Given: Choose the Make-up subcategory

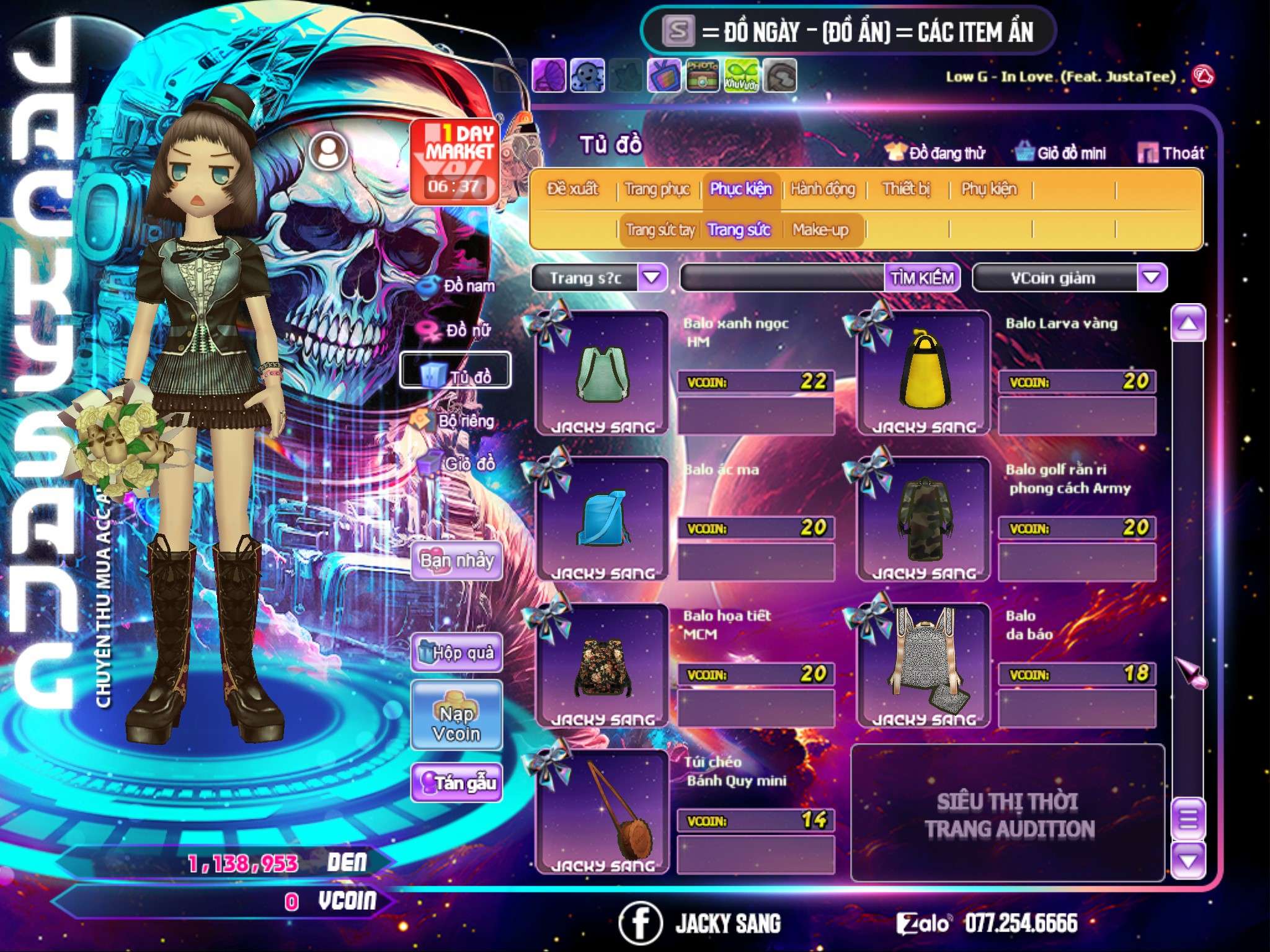Looking at the screenshot, I should click(x=820, y=230).
